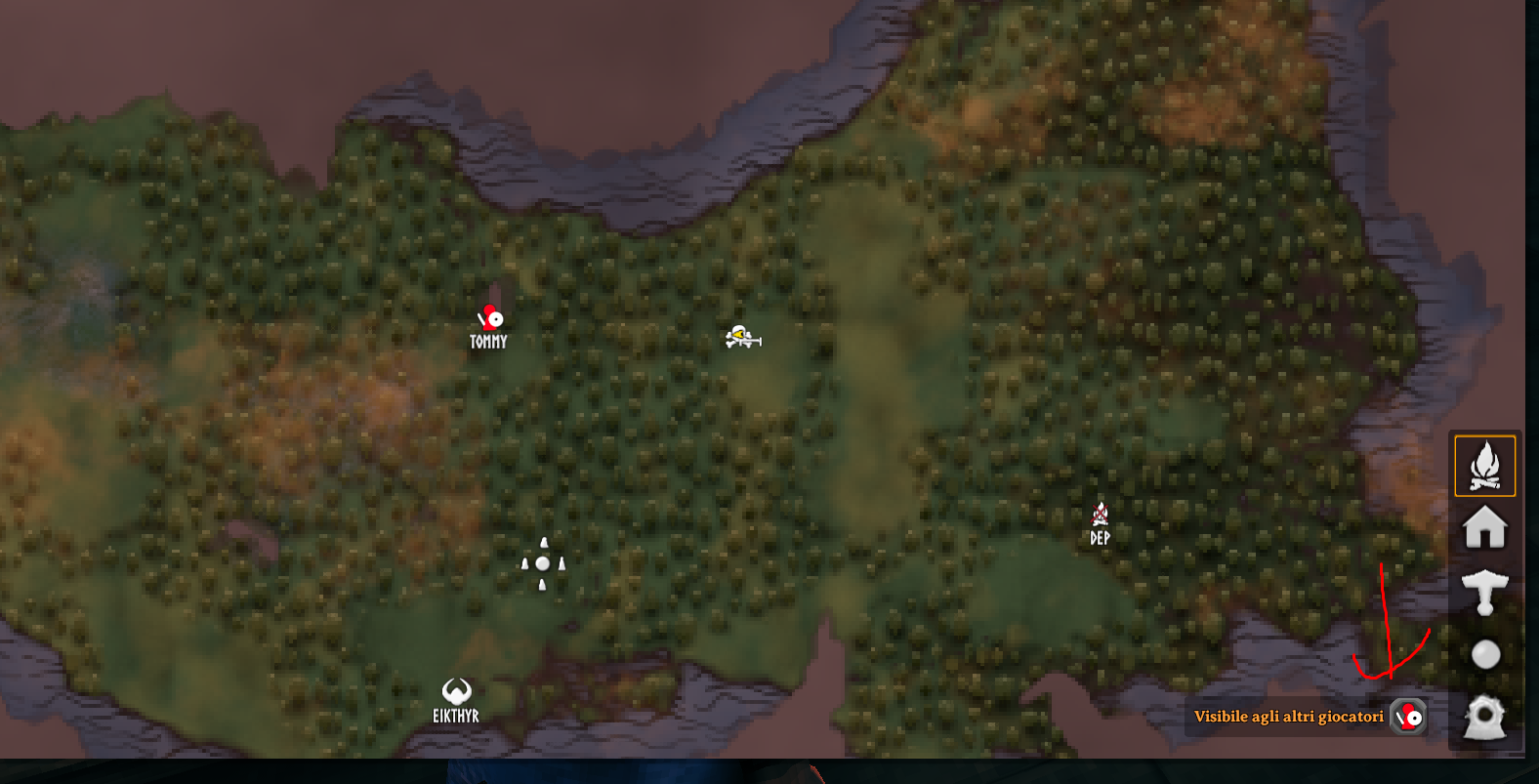Click Tommy's red player marker
This screenshot has height=784, width=1539.
click(x=490, y=318)
